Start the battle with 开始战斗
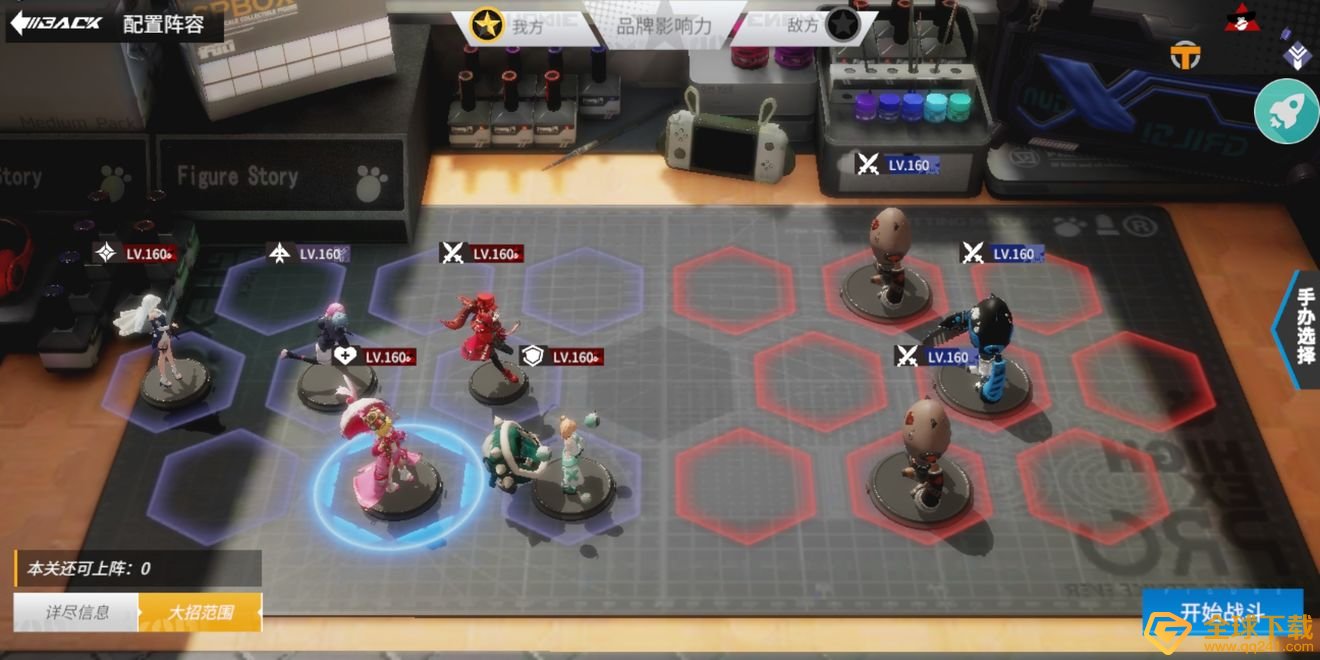The image size is (1320, 660). coord(1222,613)
